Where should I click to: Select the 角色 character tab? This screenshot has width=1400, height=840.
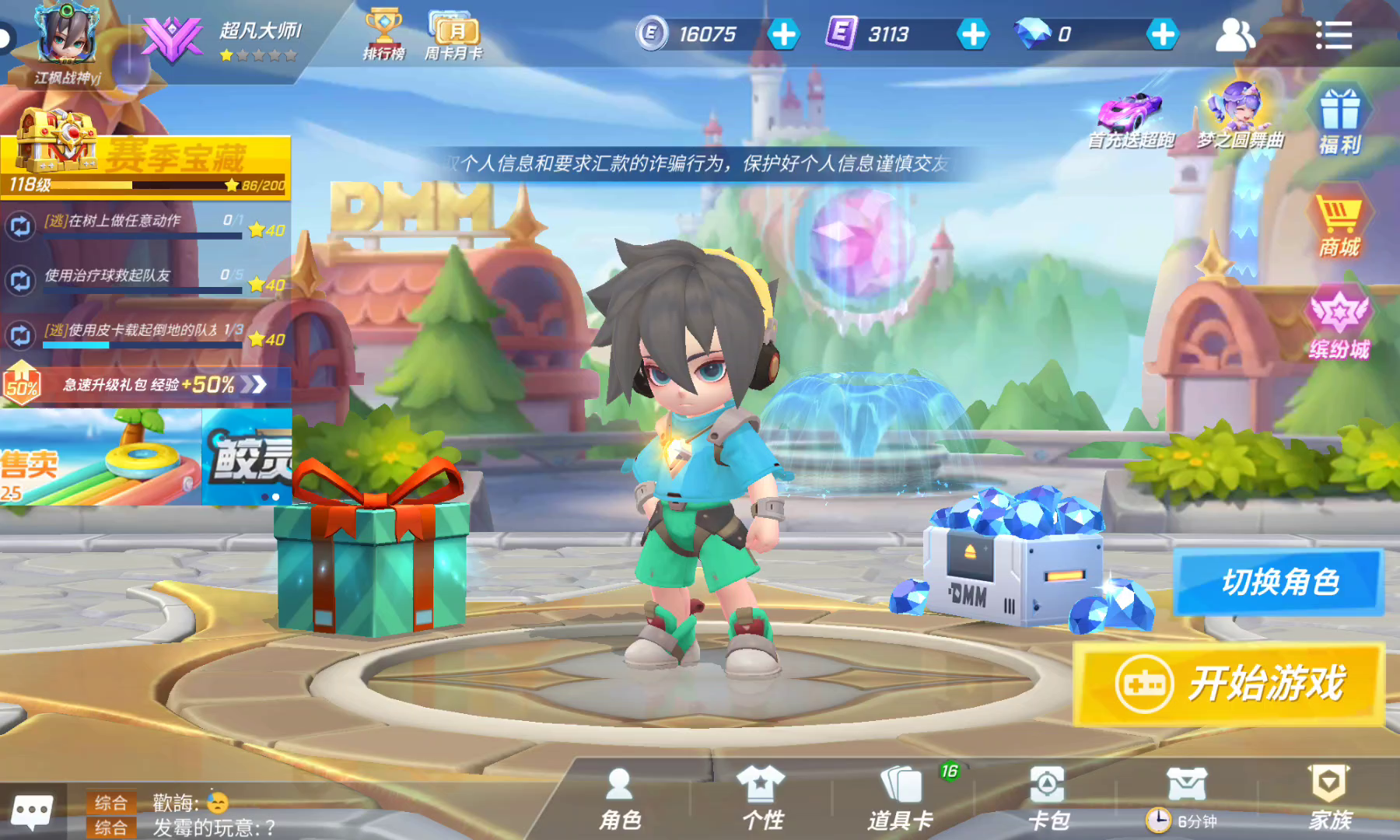pos(620,798)
